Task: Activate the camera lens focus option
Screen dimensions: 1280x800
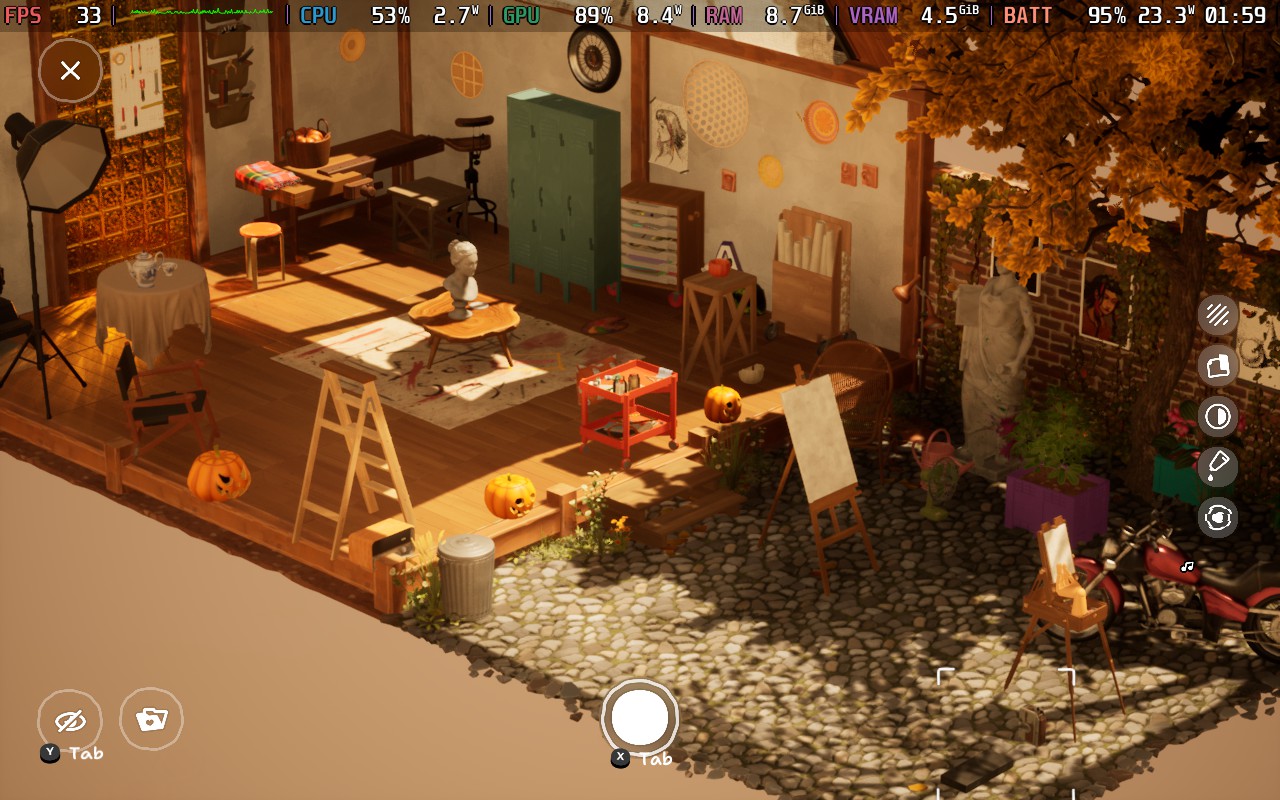Action: 1218,517
